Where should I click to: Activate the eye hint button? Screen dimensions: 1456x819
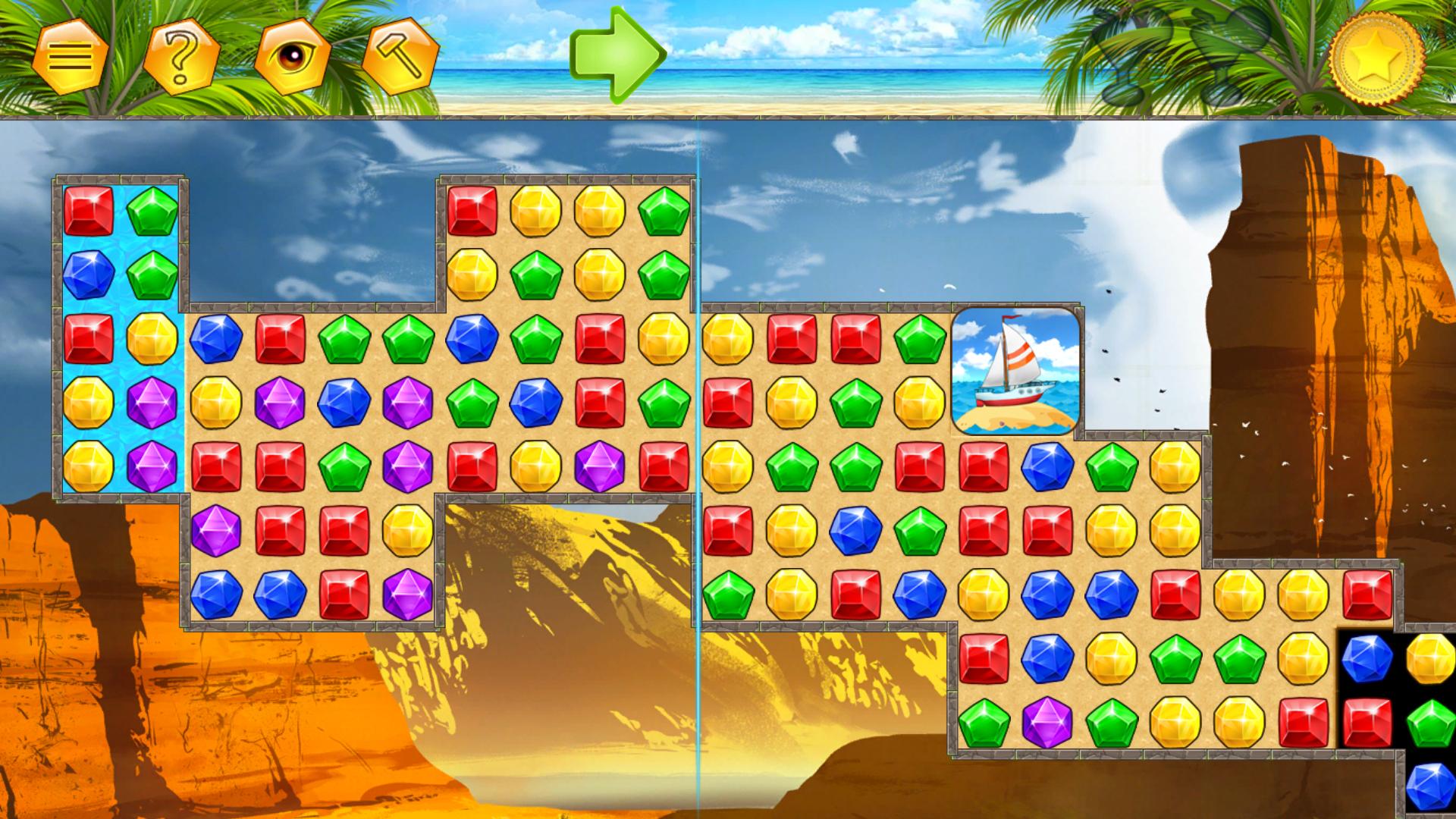[x=292, y=56]
